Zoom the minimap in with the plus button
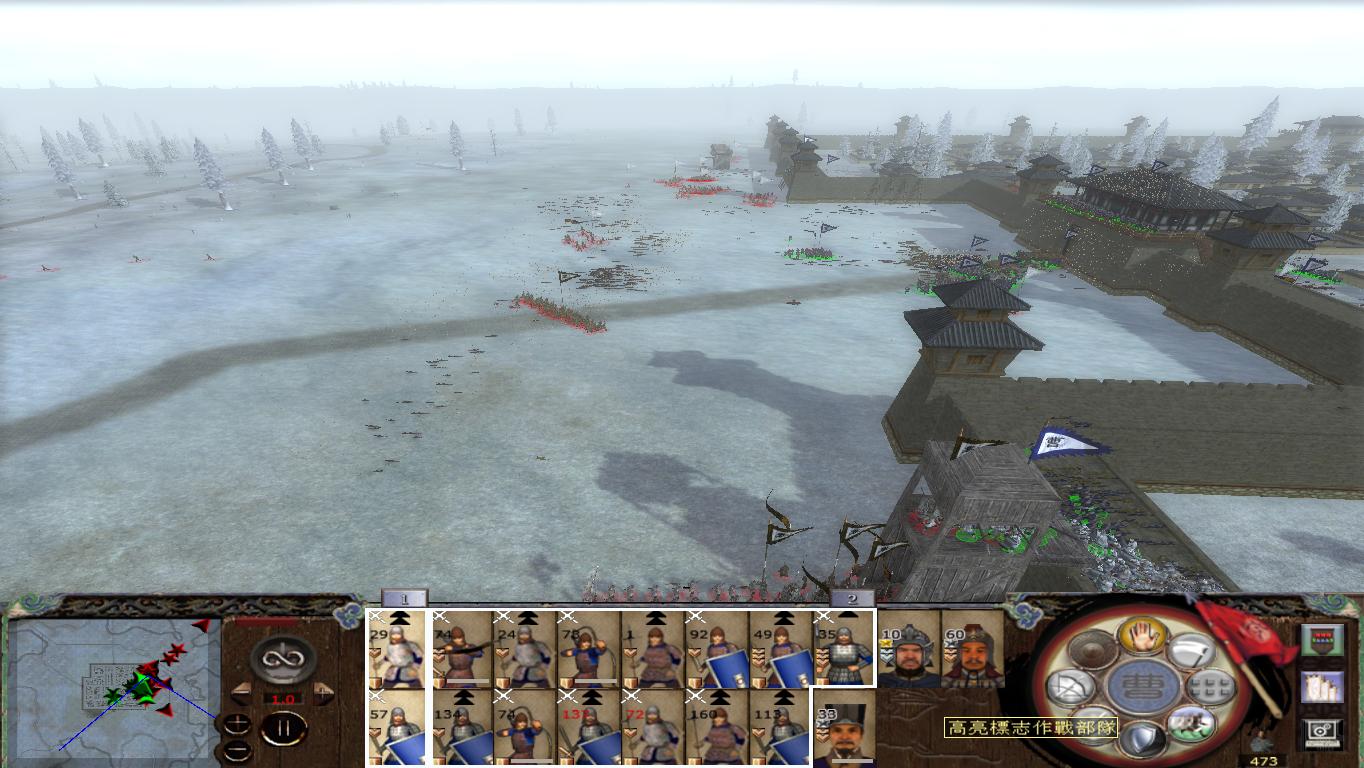Screen dimensions: 1364x768 (x=235, y=725)
